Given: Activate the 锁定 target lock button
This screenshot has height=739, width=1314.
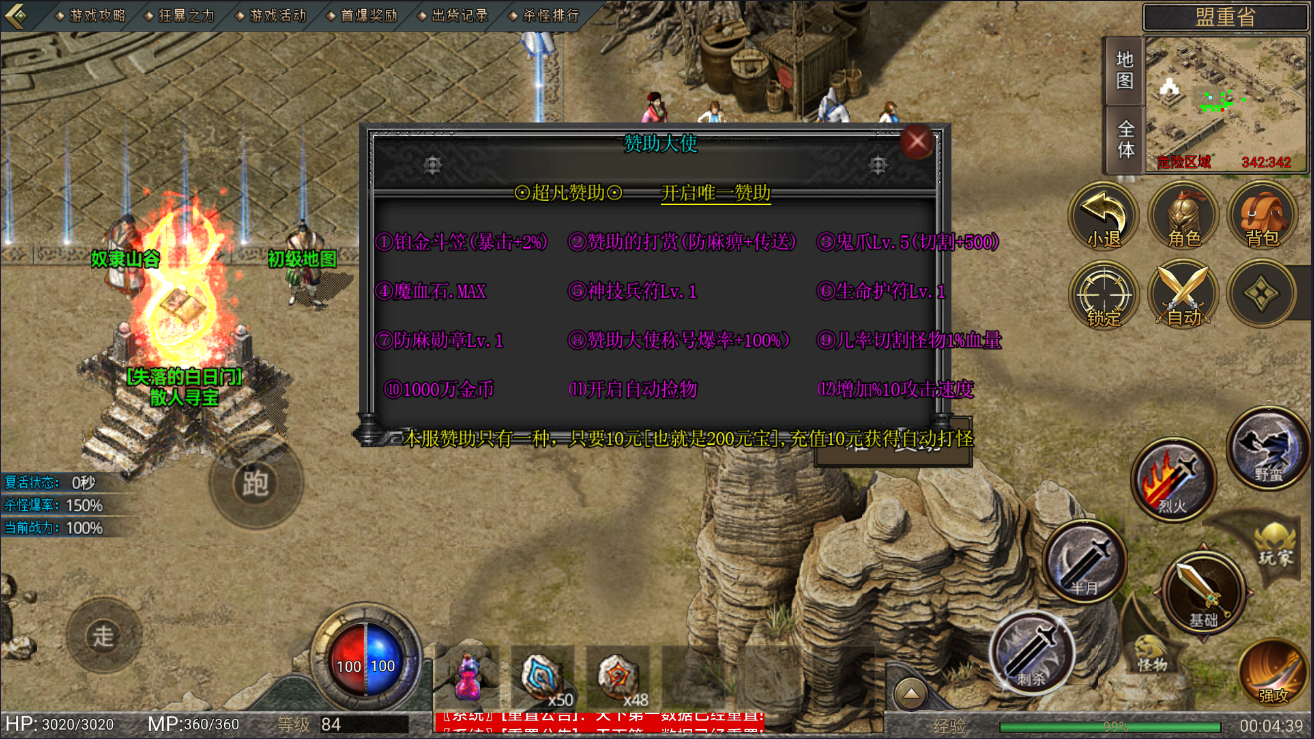Looking at the screenshot, I should click(x=1104, y=296).
